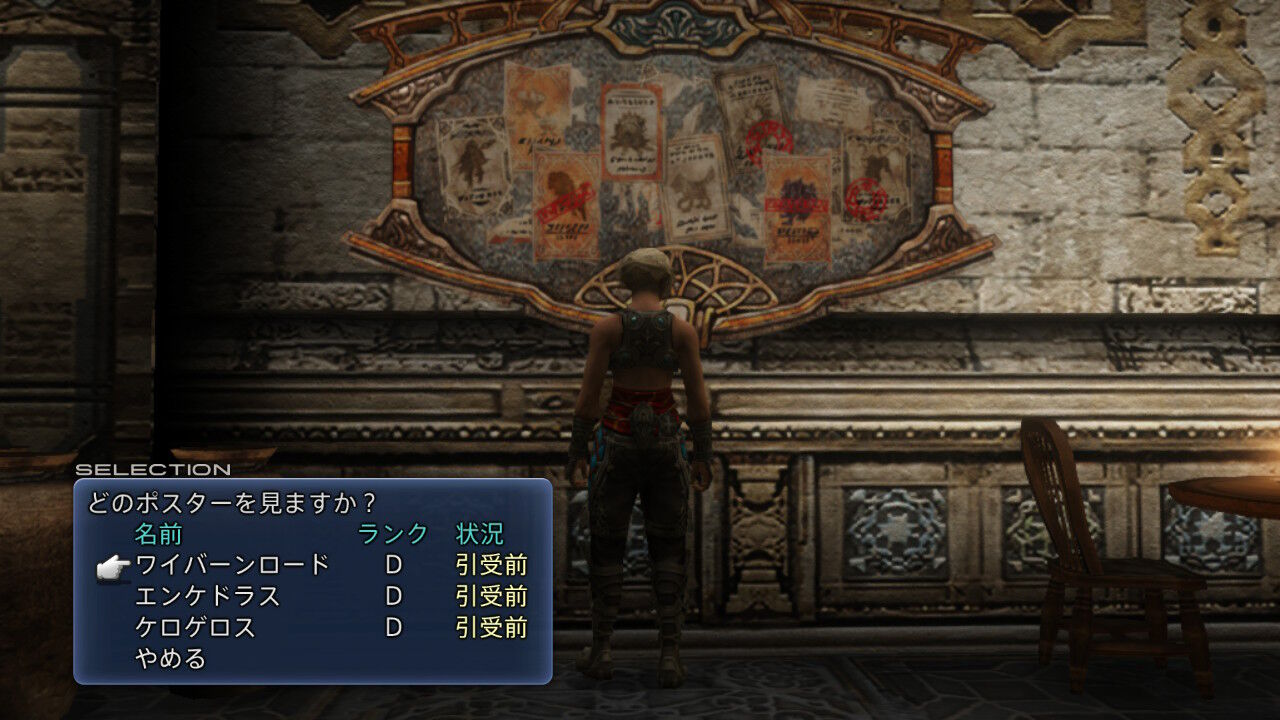Viewport: 1280px width, 720px height.
Task: Click the 名前 column header
Action: [160, 536]
